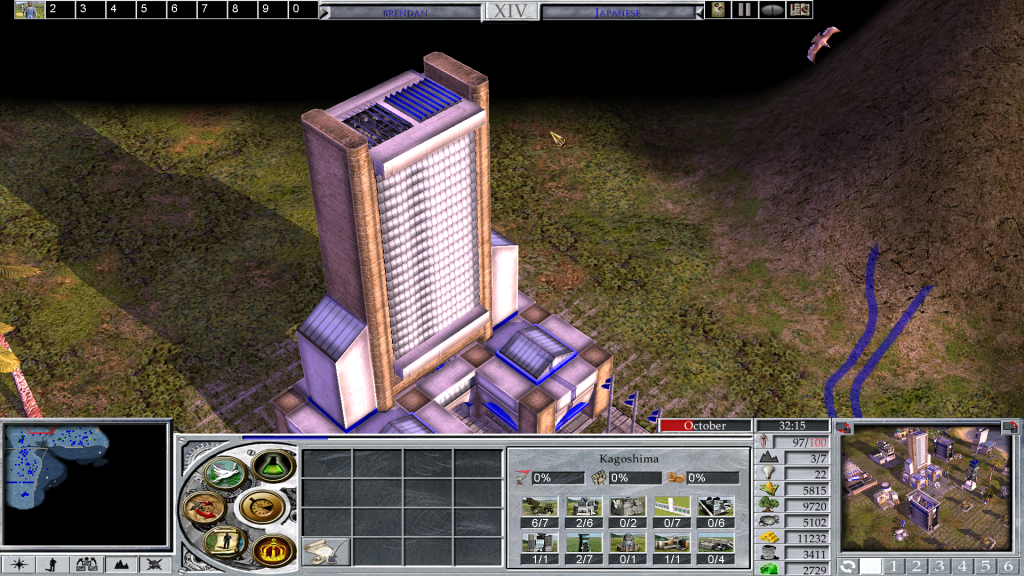1024x576 pixels.
Task: Click the gold resource icon
Action: [x=768, y=538]
